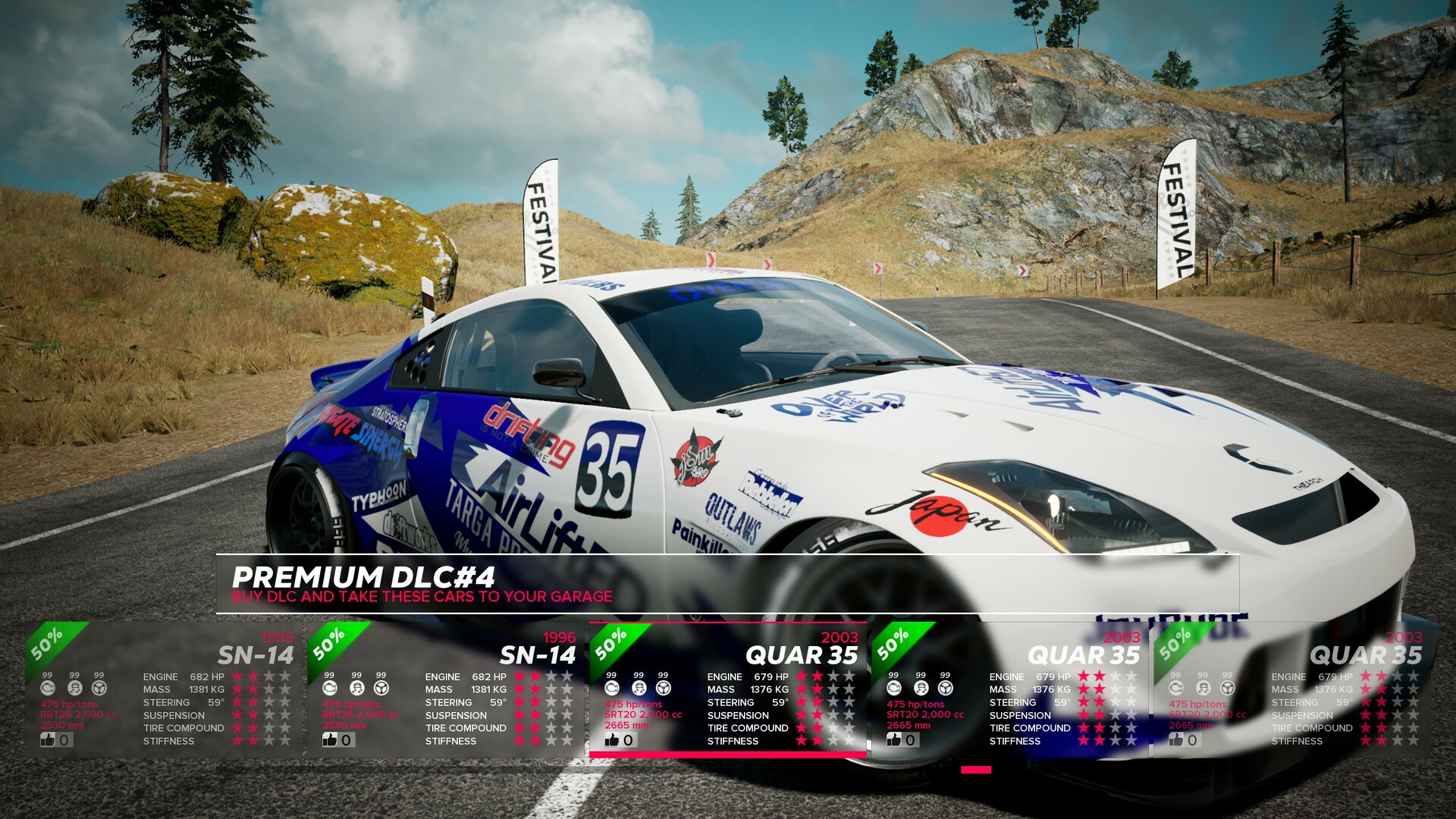Click the engine icon on the highlighted QUAR 35 card
The width and height of the screenshot is (1456, 819).
(610, 688)
